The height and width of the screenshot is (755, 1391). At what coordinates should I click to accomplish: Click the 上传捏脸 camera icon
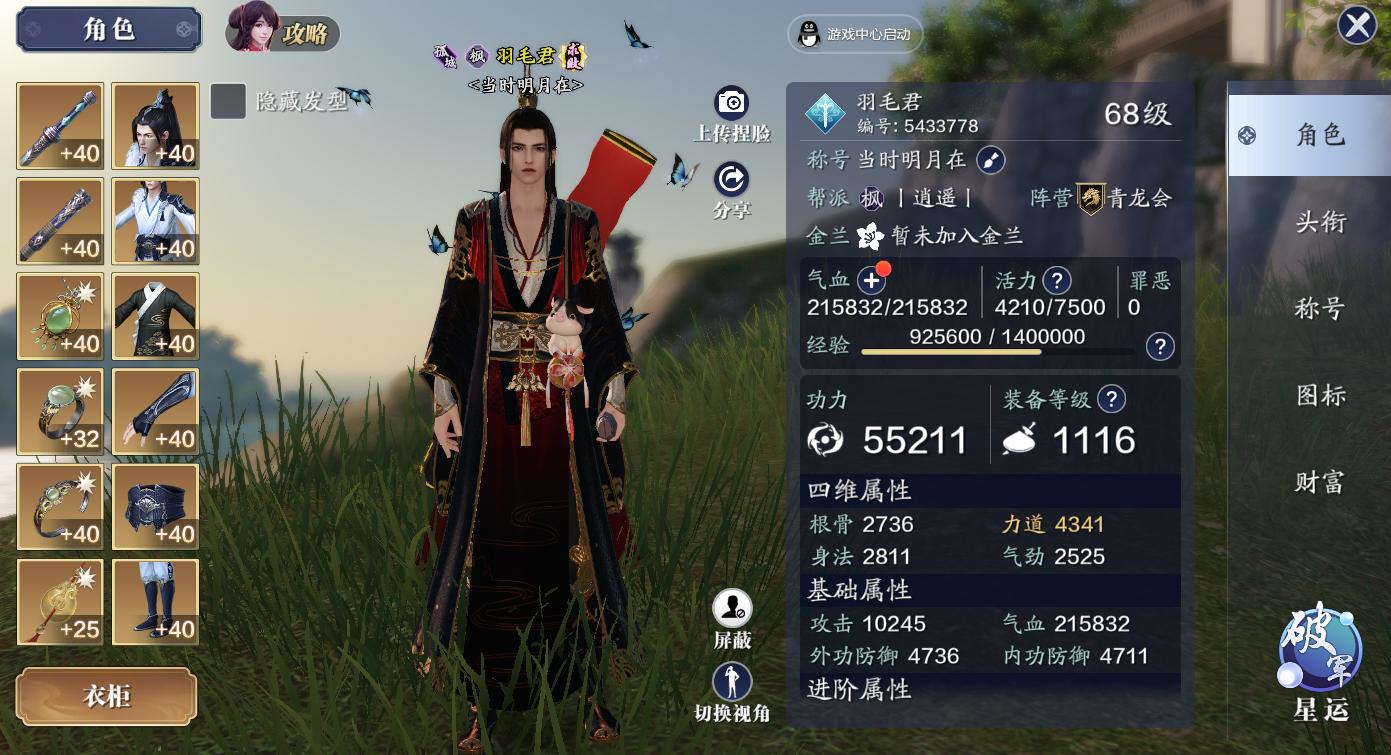[731, 102]
